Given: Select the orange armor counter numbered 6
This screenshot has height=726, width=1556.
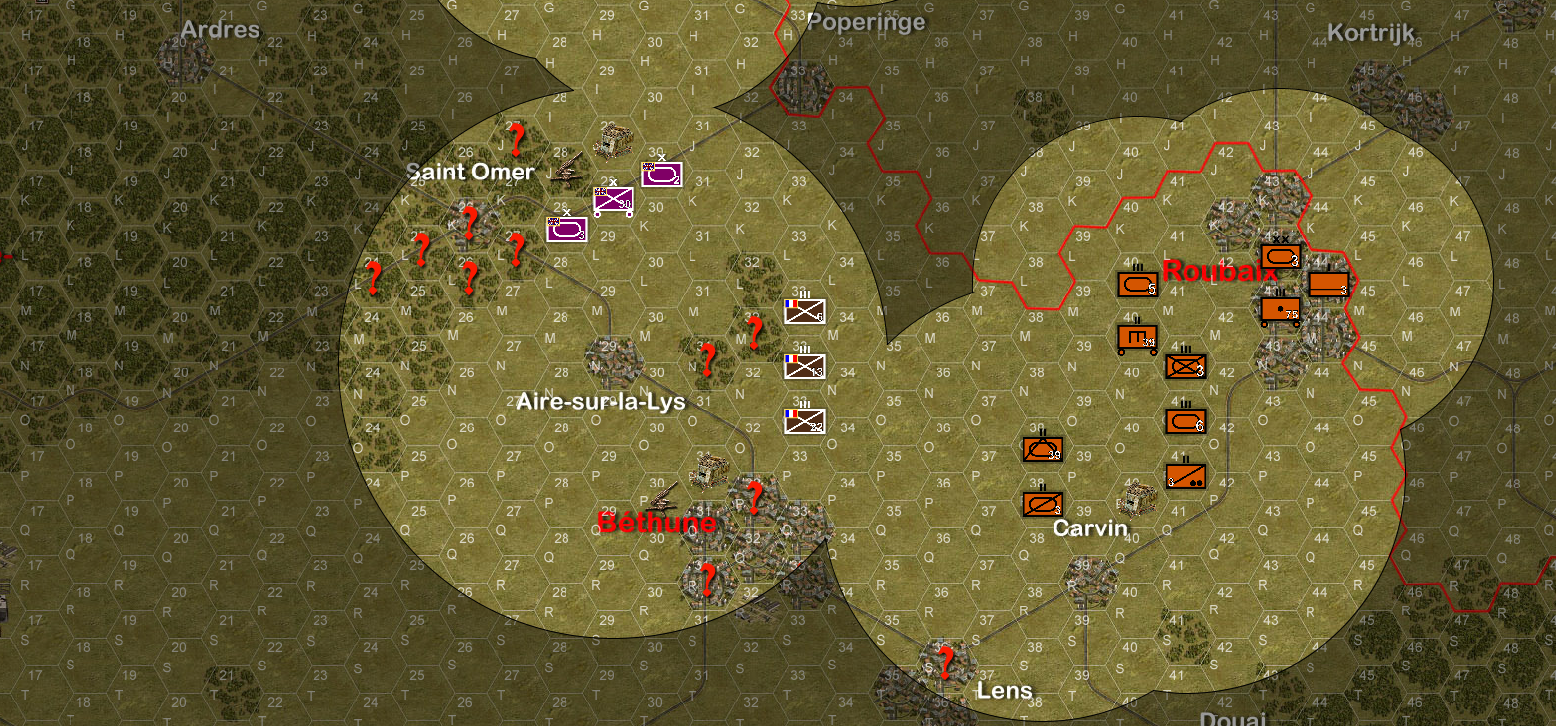Looking at the screenshot, I should pos(1185,421).
